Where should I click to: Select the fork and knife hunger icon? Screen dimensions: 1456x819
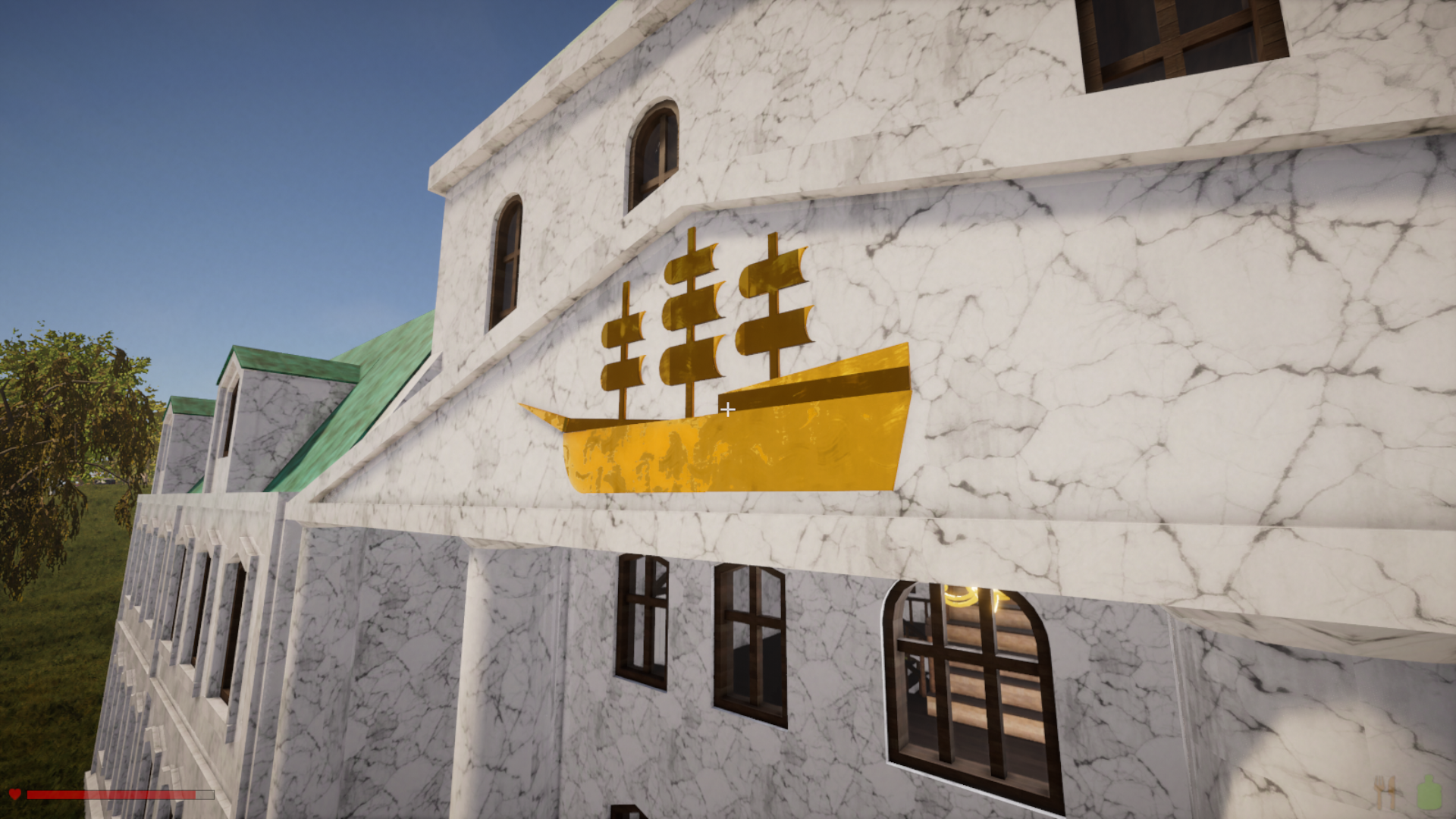1385,793
